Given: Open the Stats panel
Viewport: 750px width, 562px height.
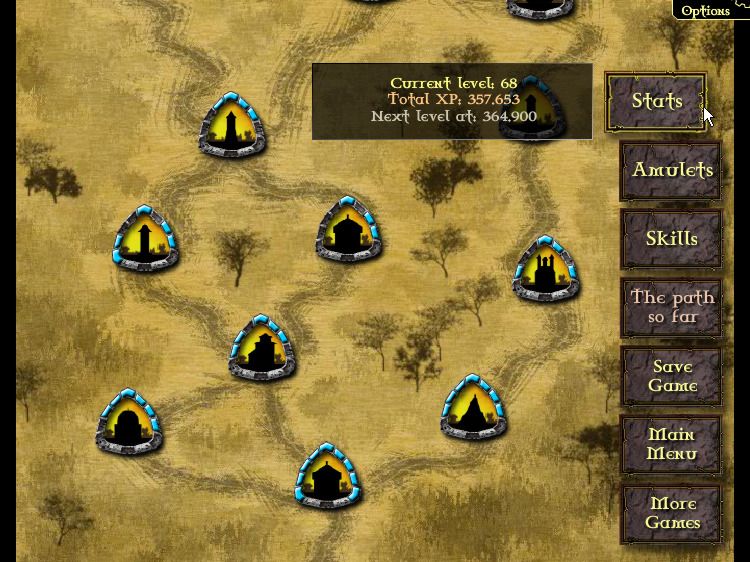Looking at the screenshot, I should point(656,101).
